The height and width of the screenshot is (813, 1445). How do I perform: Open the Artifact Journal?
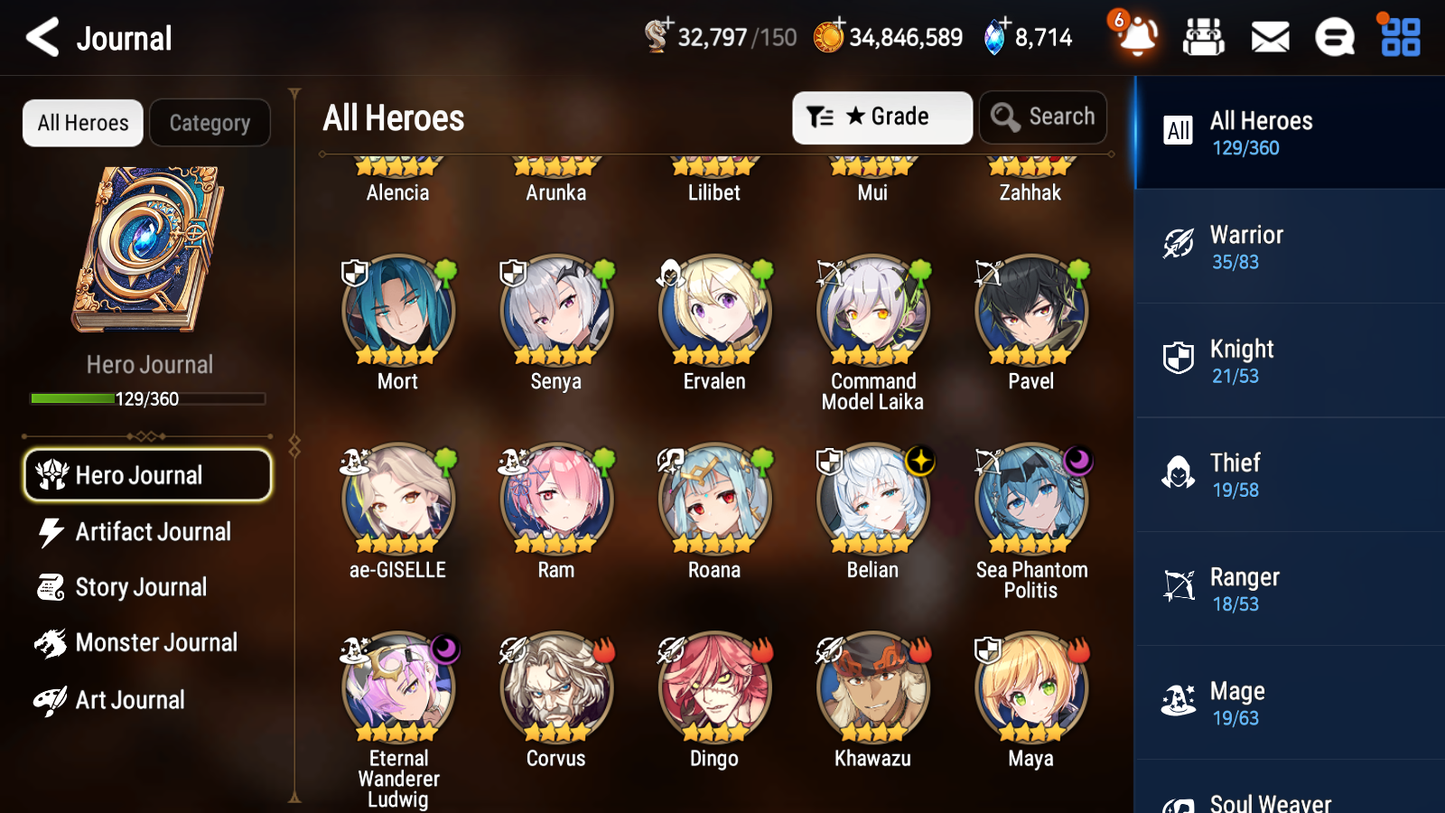(152, 531)
